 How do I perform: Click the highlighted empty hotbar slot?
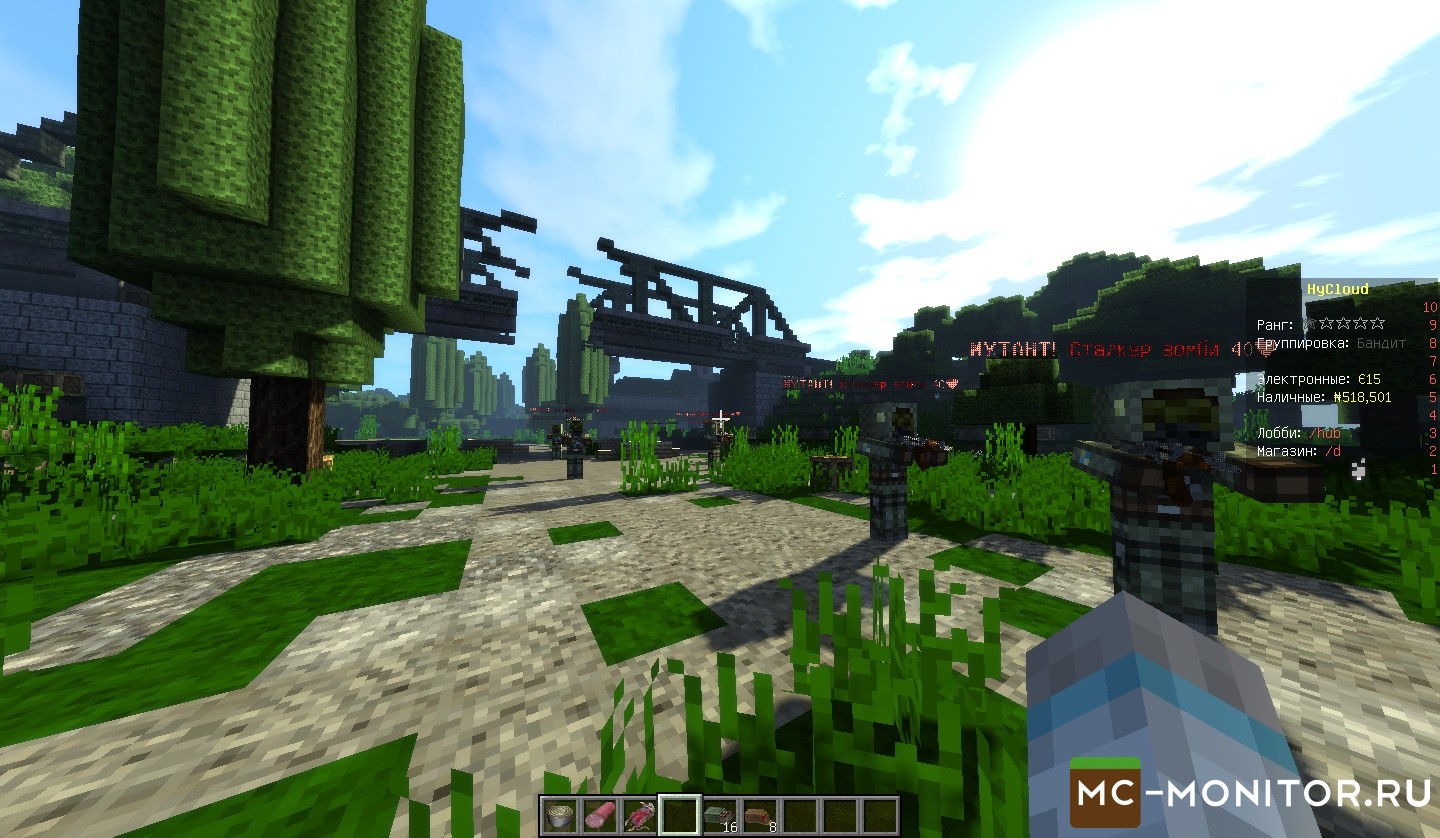pyautogui.click(x=680, y=815)
